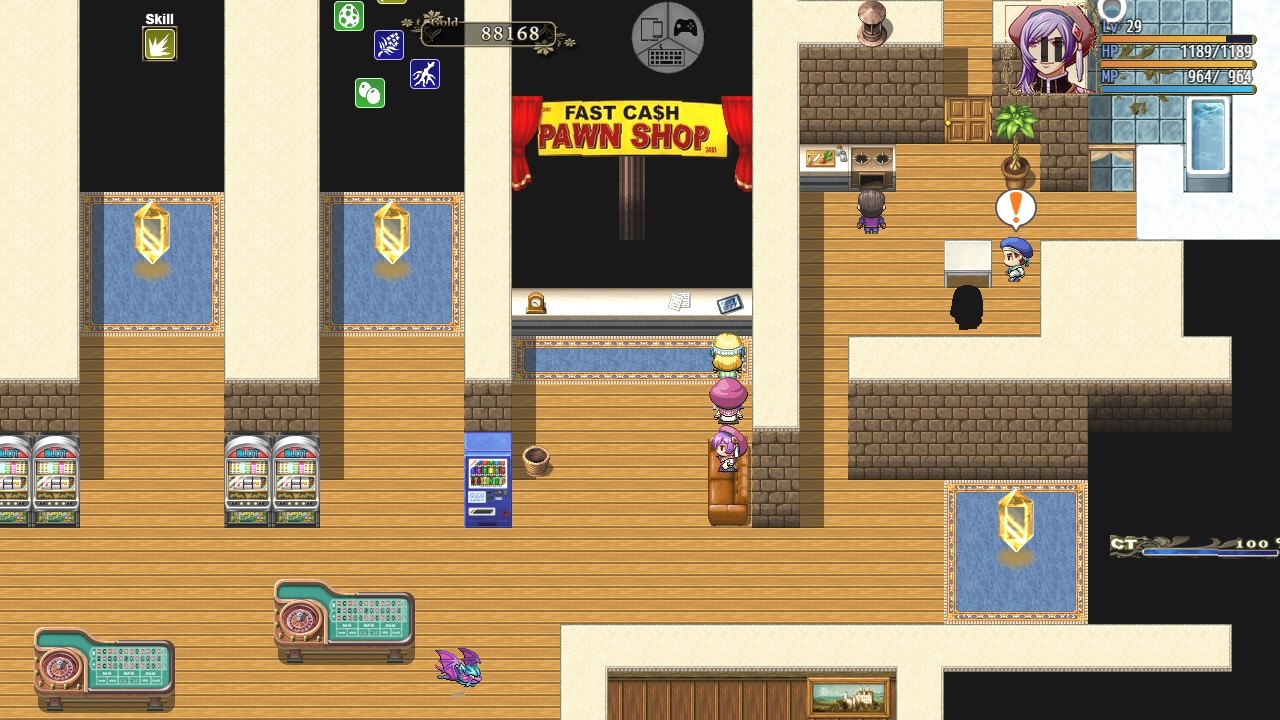The image size is (1280, 720).
Task: Choose the keyboard input segment
Action: 667,57
